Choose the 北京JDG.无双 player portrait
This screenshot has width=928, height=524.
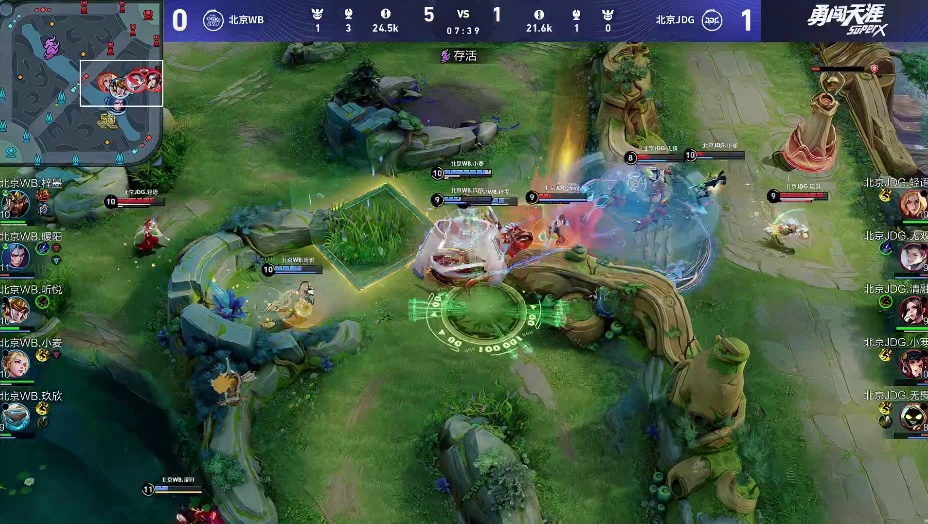[x=913, y=258]
